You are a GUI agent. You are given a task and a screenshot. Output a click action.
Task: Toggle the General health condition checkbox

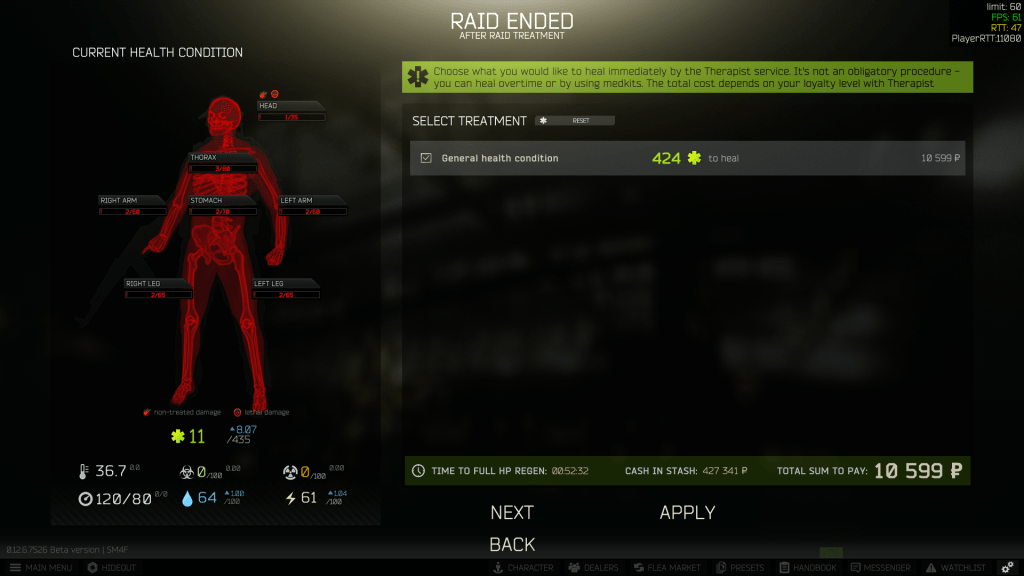426,158
